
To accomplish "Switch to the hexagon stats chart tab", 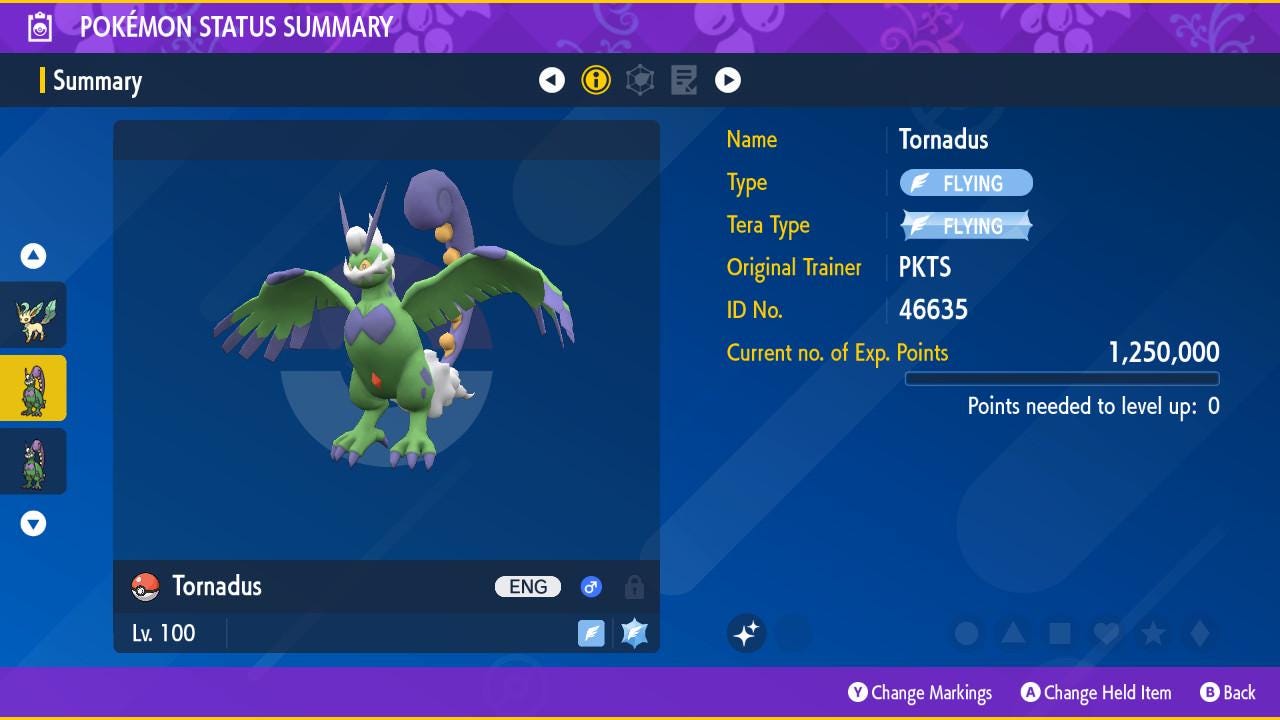I will tap(640, 80).
